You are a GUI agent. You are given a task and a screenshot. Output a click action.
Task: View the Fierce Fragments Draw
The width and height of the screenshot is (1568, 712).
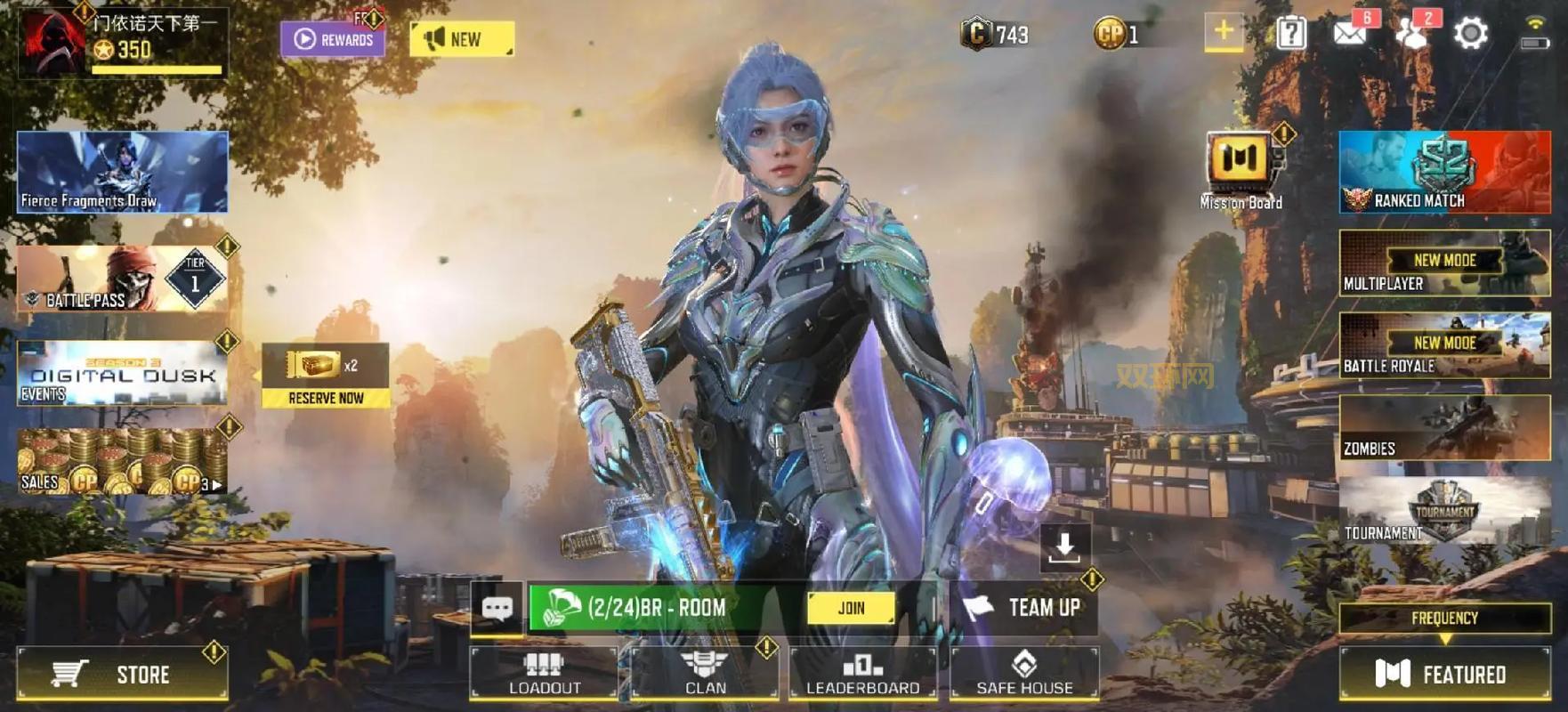122,172
